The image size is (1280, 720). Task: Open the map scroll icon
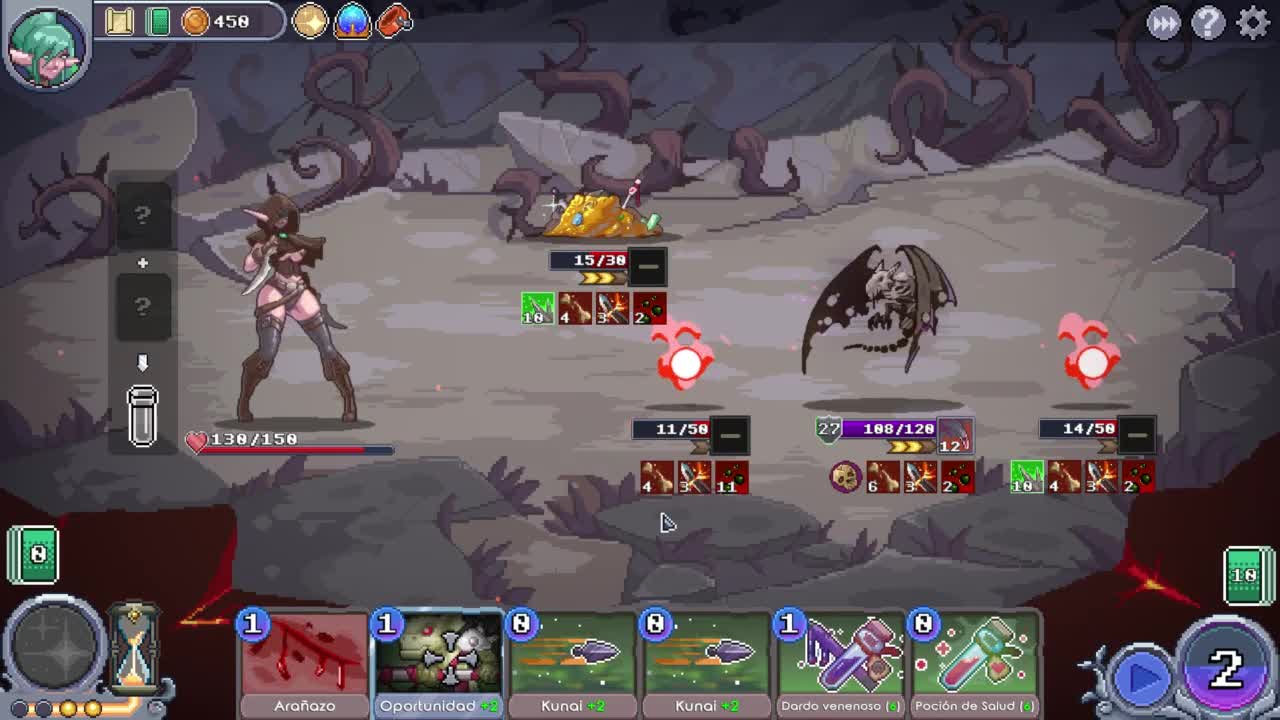pyautogui.click(x=120, y=21)
